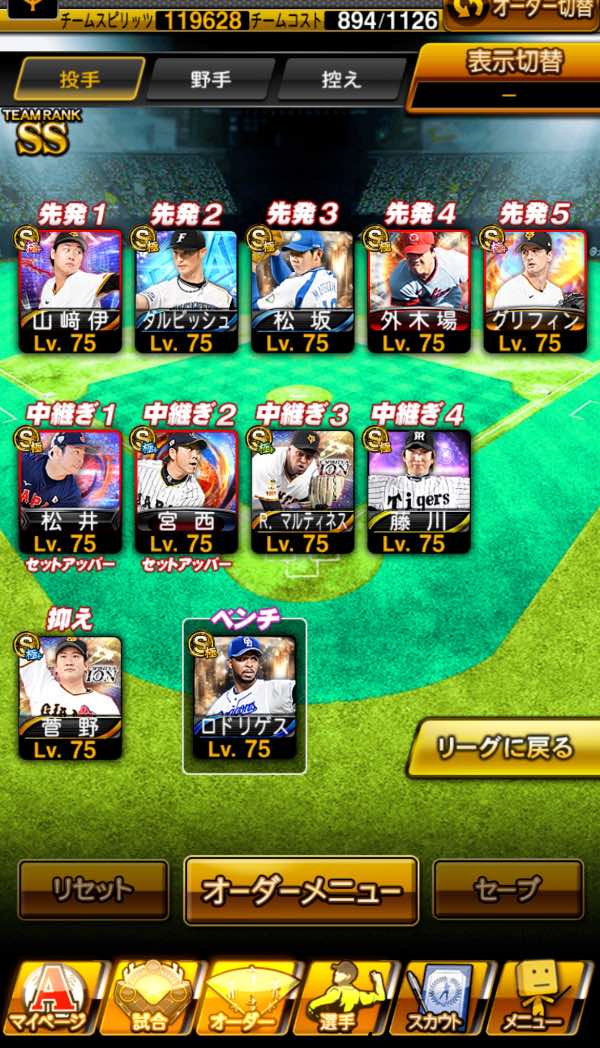The width and height of the screenshot is (600, 1048).
Task: Switch to the 野手 tab
Action: [x=210, y=79]
